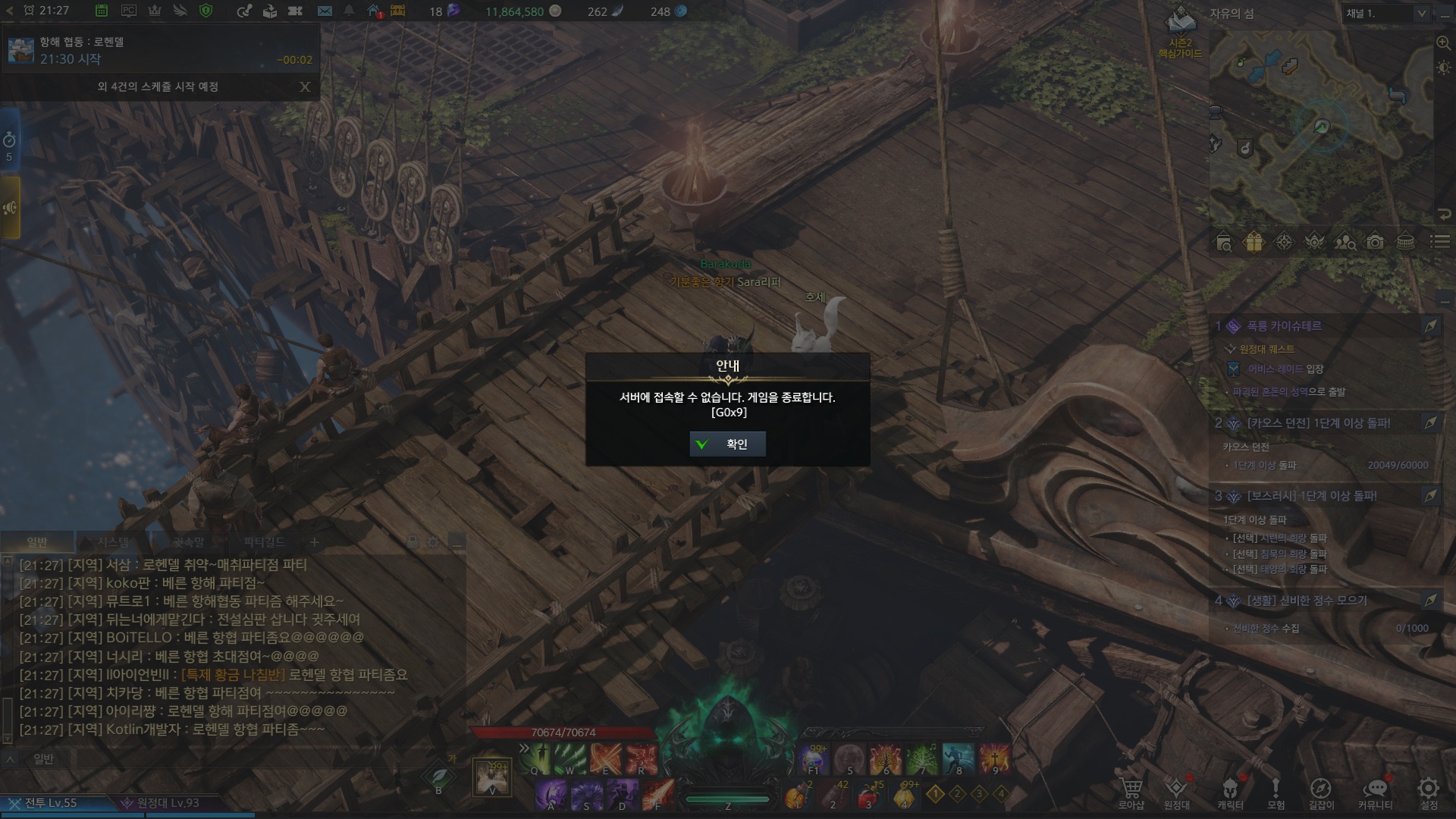
Task: Open the 시즌2 핵심가이드 guide icon
Action: point(1180,34)
